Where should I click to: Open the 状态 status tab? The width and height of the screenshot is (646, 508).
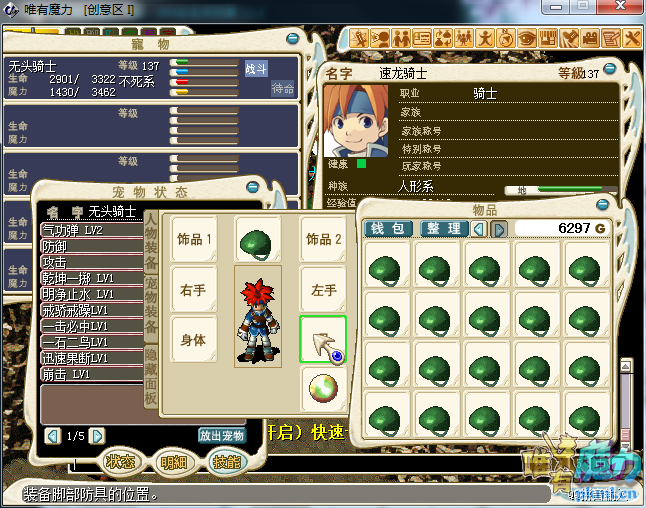122,462
